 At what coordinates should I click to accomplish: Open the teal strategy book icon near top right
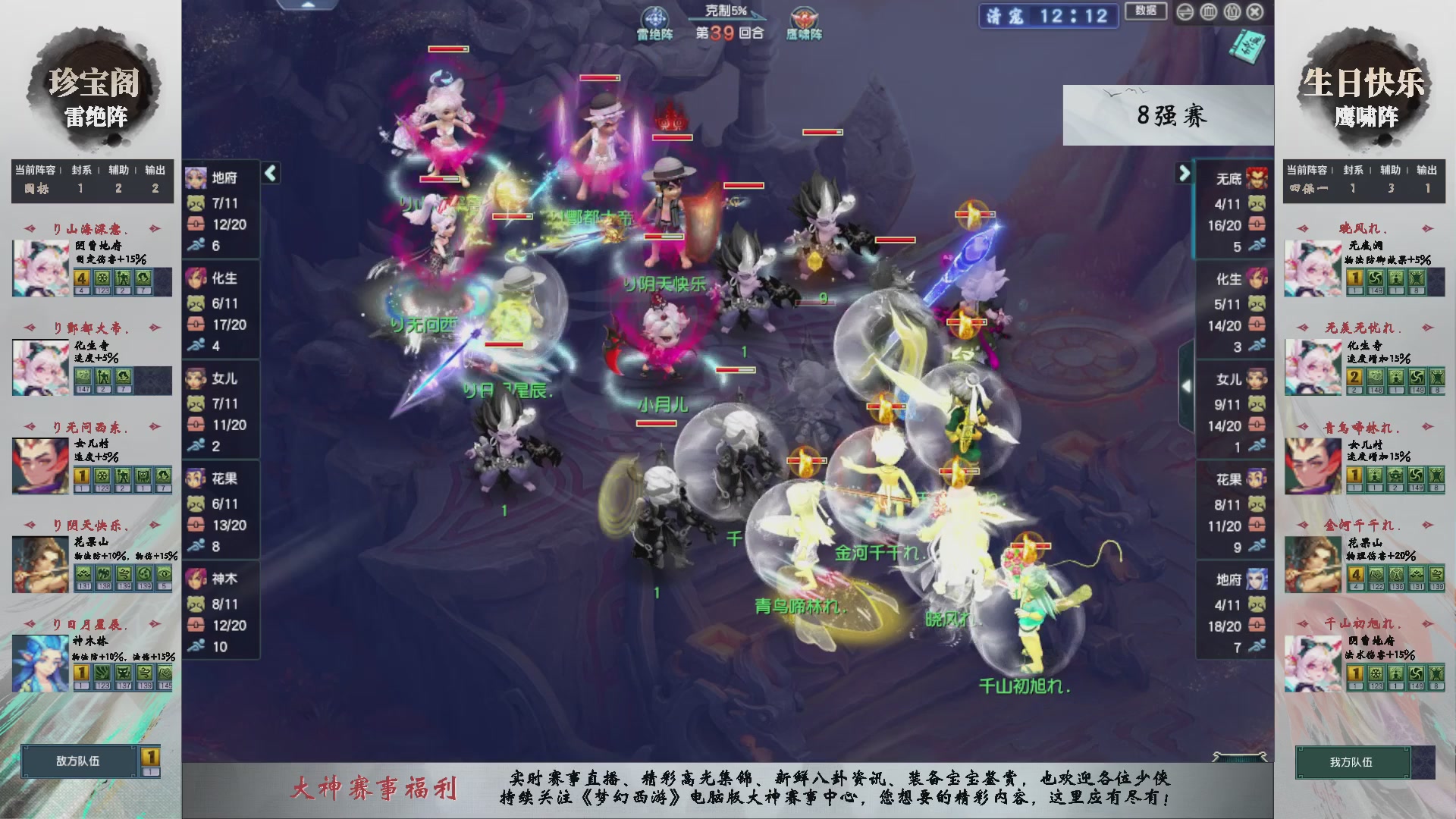pos(1249,47)
